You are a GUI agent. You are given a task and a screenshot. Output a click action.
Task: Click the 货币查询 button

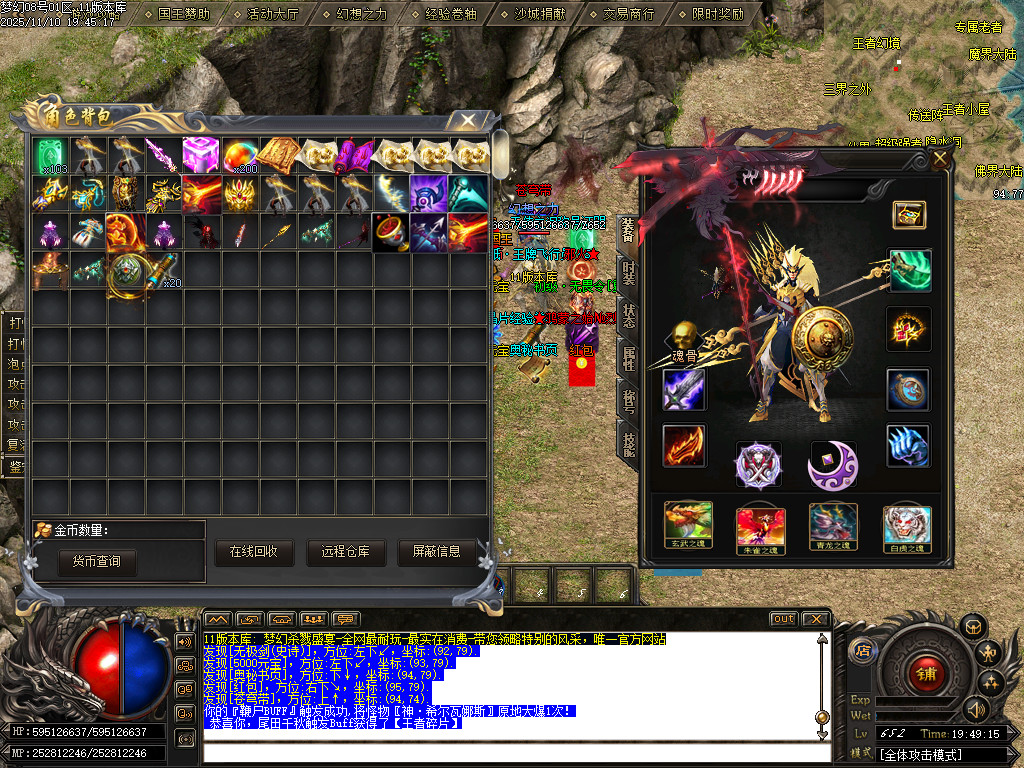coord(96,561)
